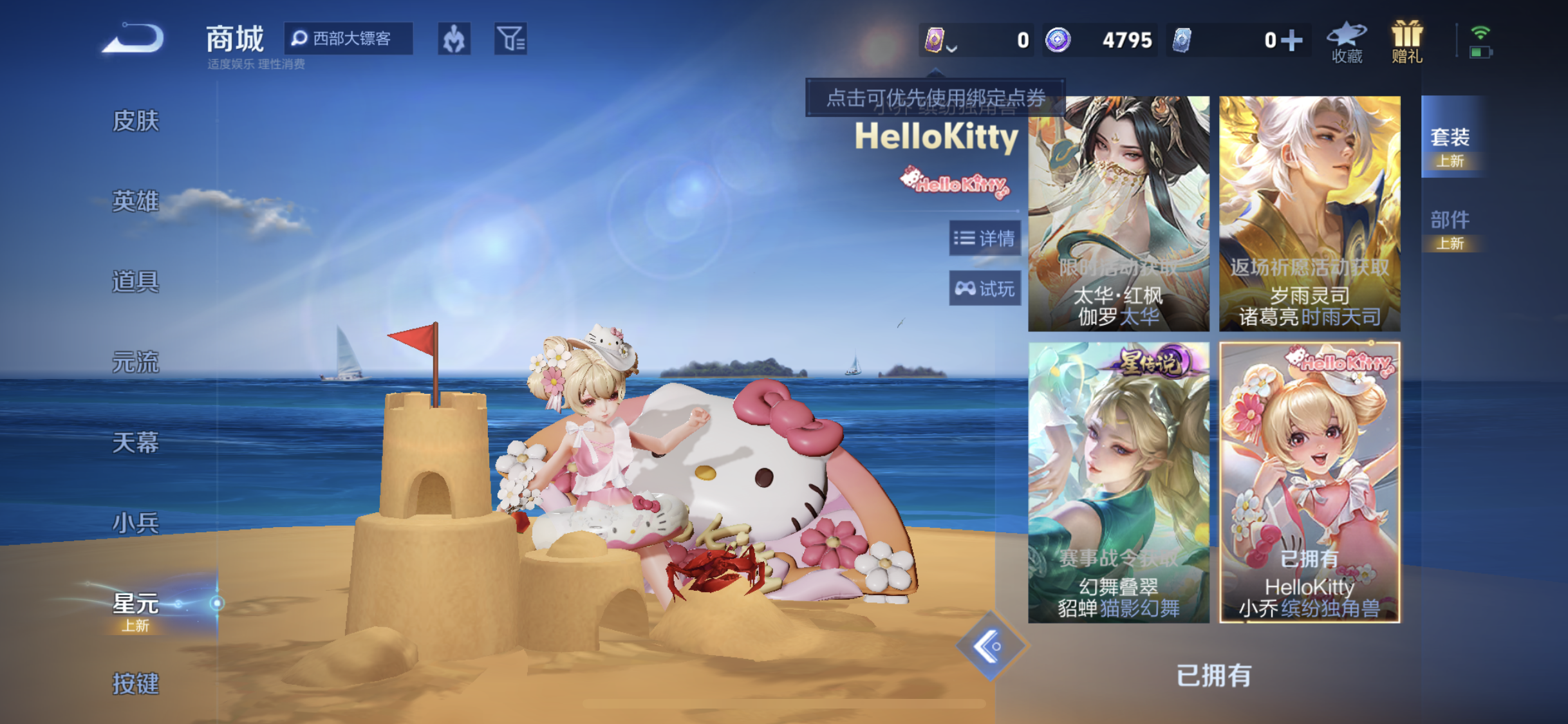Open the filter funnel icon
Screen dimensions: 1568x724
pyautogui.click(x=510, y=39)
